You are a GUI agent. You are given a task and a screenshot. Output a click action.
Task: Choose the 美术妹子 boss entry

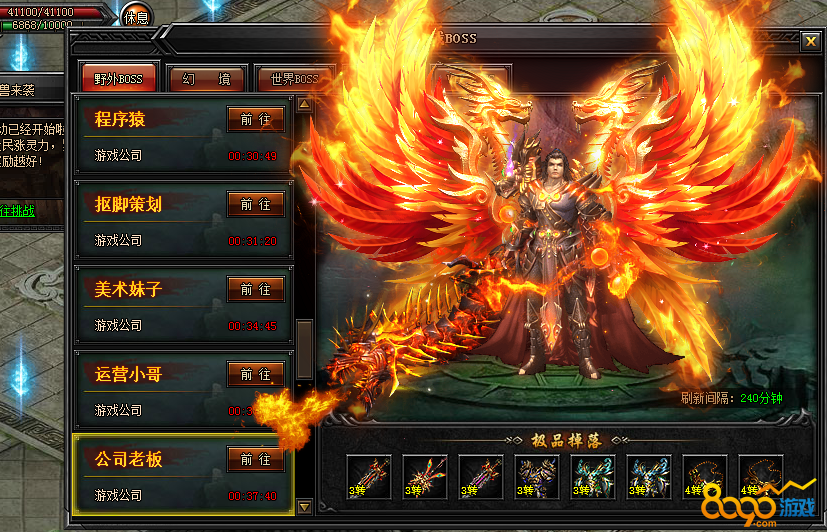128,289
